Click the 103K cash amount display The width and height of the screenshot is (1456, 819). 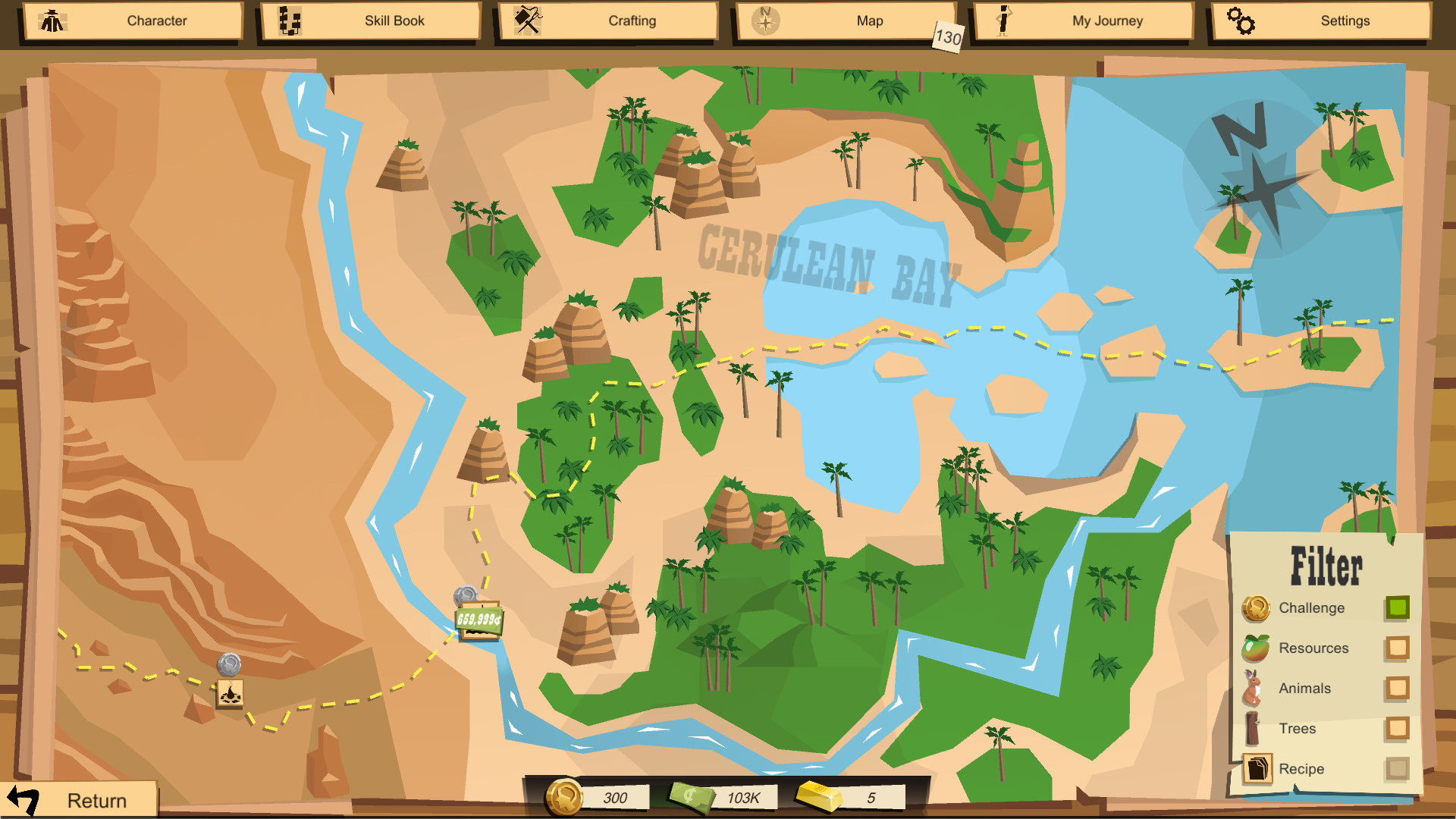(744, 795)
